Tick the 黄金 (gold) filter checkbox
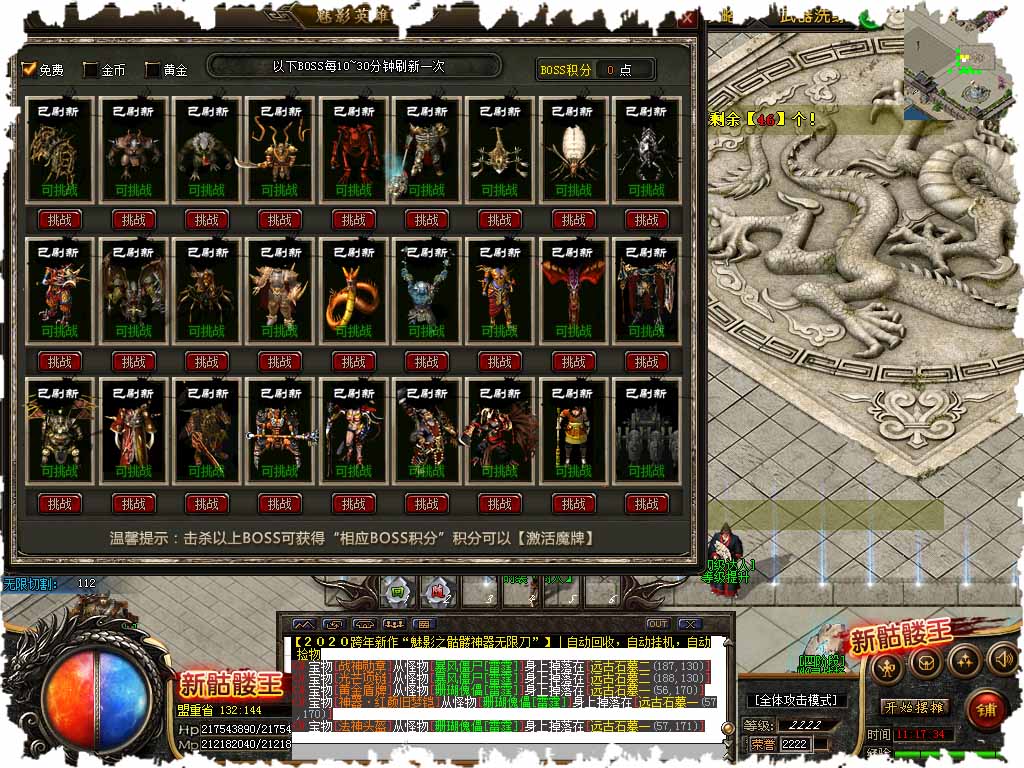The height and width of the screenshot is (768, 1024). click(152, 69)
